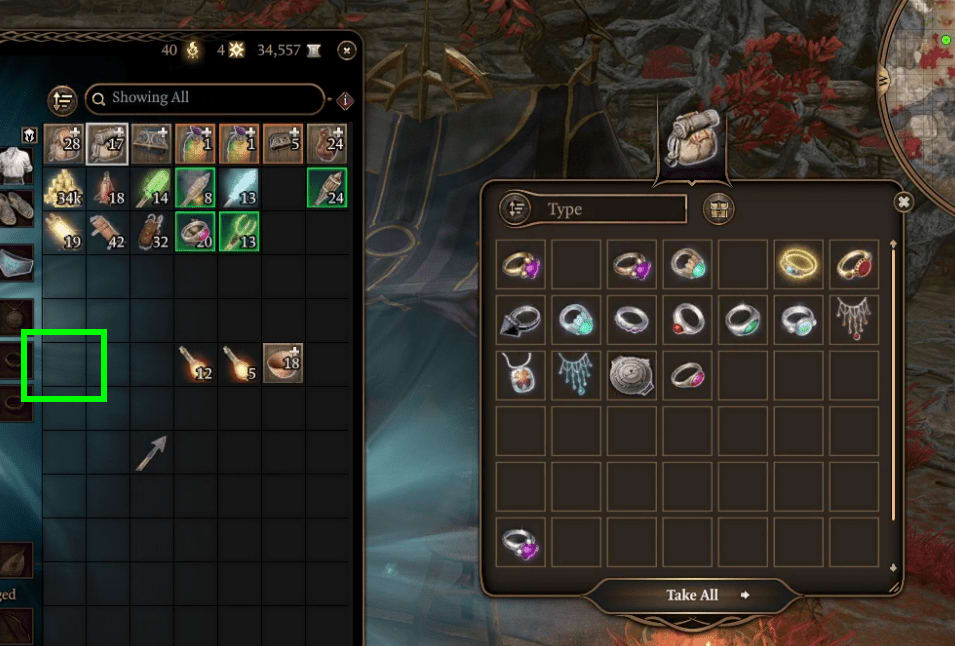Choose the red beaded silver necklace
Screen dimensions: 955x646
coord(853,320)
